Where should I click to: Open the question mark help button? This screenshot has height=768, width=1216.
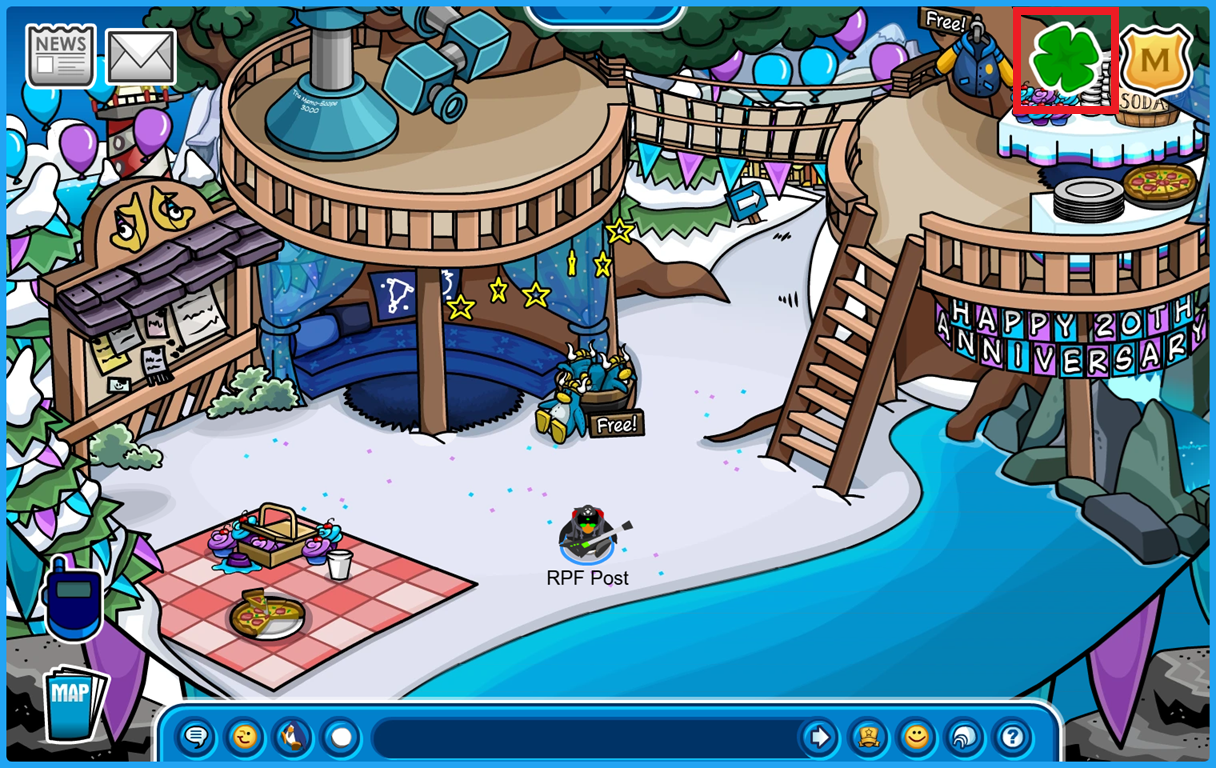[1012, 738]
